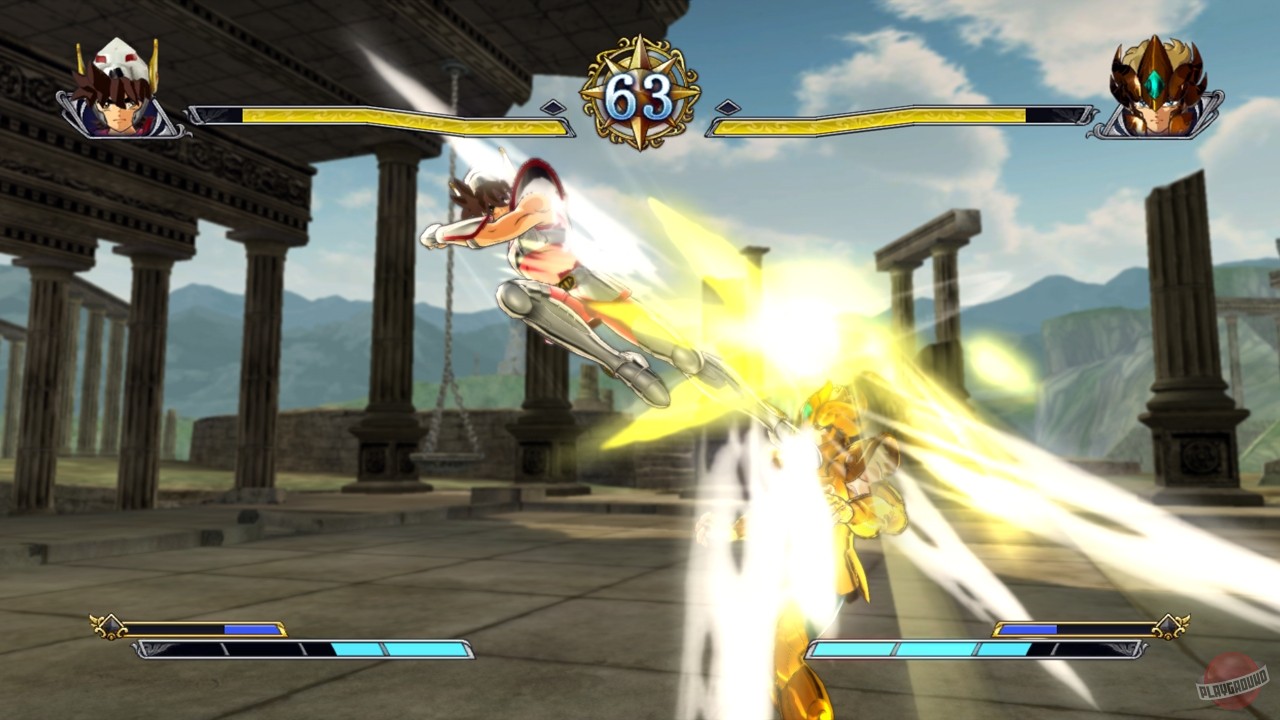Image resolution: width=1280 pixels, height=720 pixels.
Task: Select the gold-helmeted opponent's portrait
Action: (1155, 90)
